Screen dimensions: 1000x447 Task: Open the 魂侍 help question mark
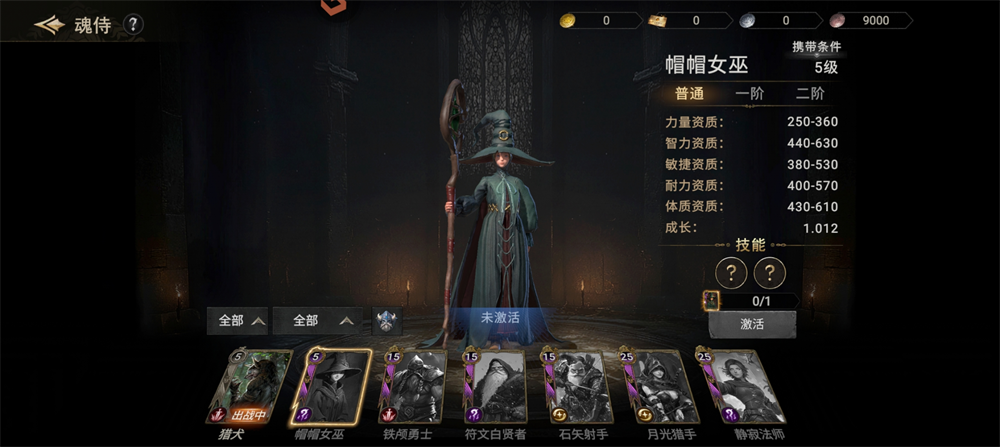tap(133, 24)
